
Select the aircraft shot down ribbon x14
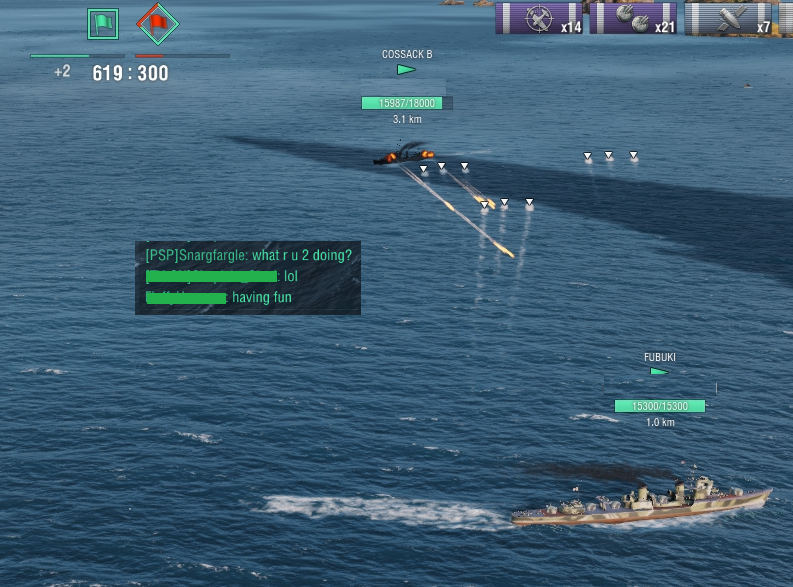540,18
